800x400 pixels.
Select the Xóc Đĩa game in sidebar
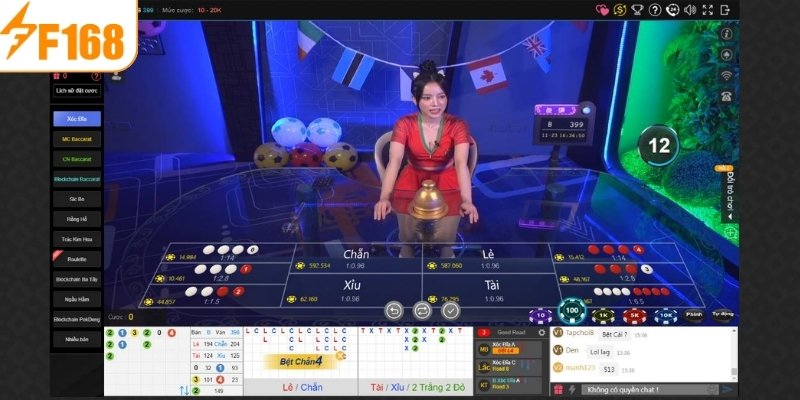click(77, 118)
